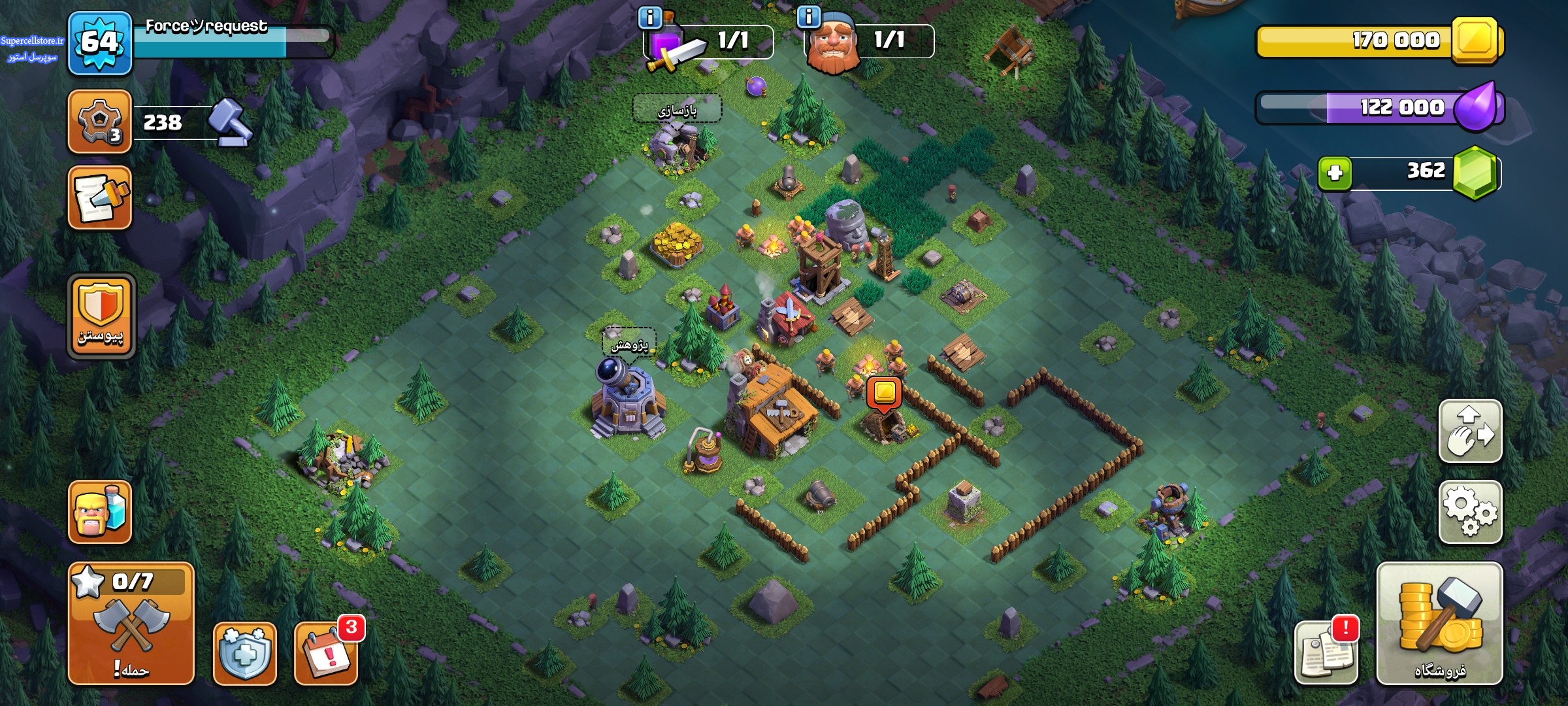Show info for the sword battle machine slot
This screenshot has width=1568, height=706.
tap(650, 18)
